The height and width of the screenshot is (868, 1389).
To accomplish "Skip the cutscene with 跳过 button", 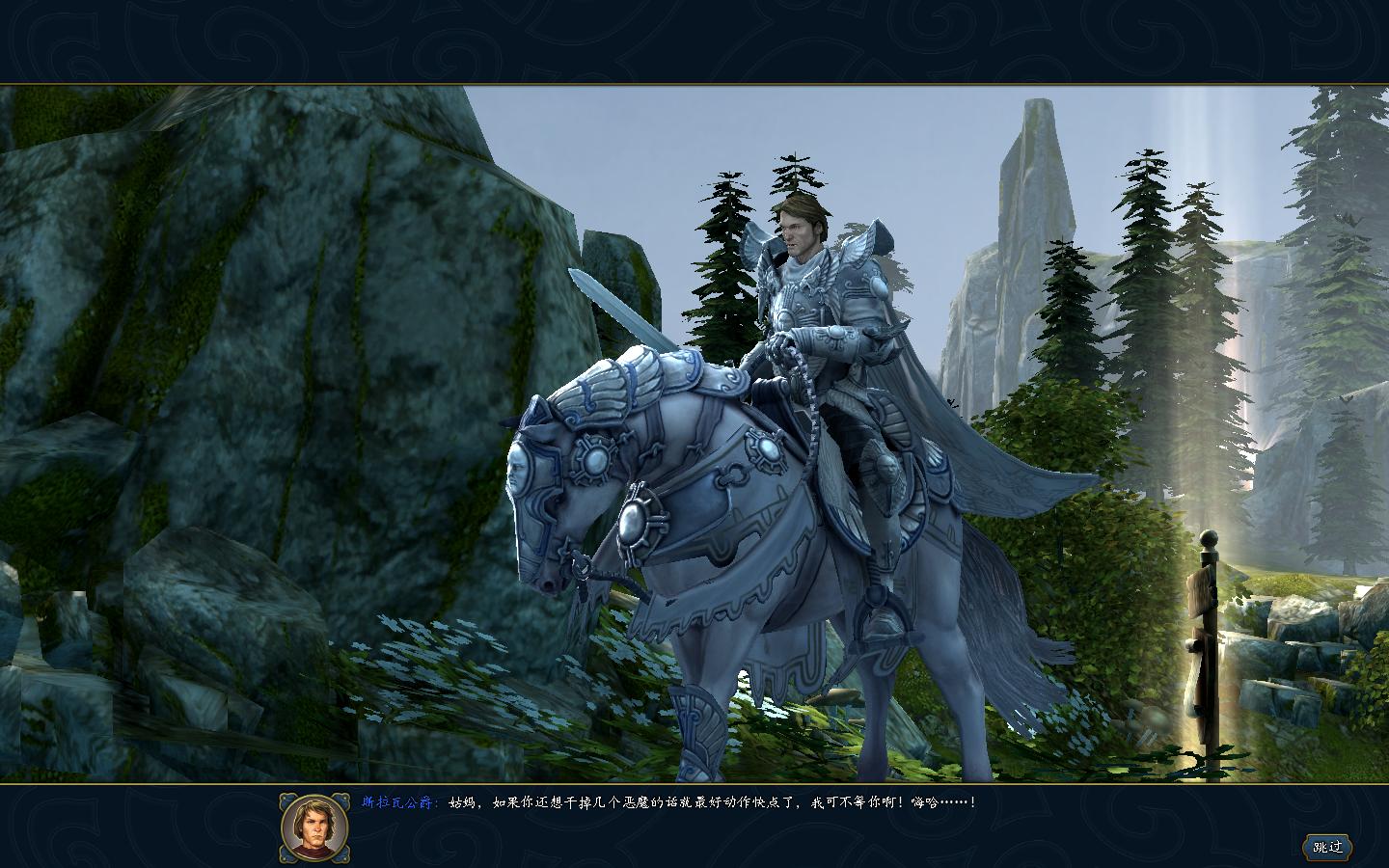I will click(x=1327, y=847).
